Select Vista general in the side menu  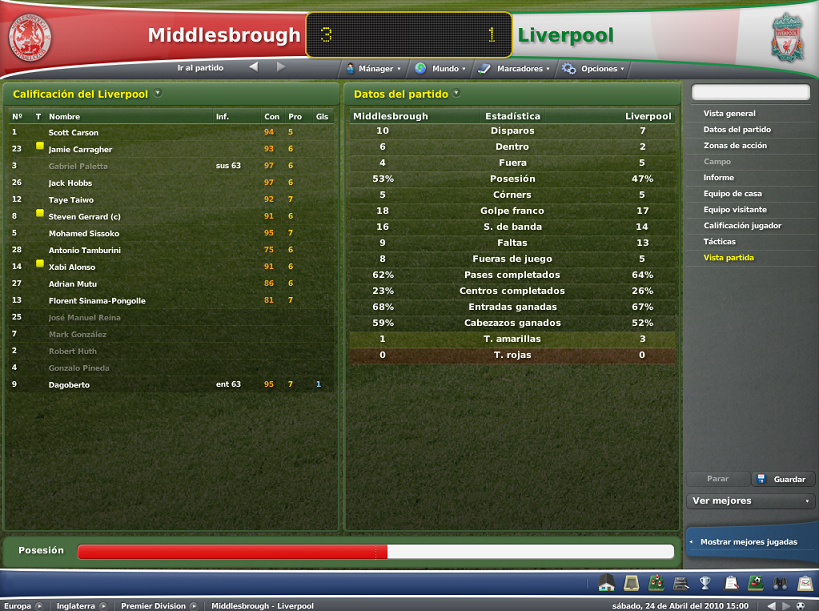(x=730, y=114)
